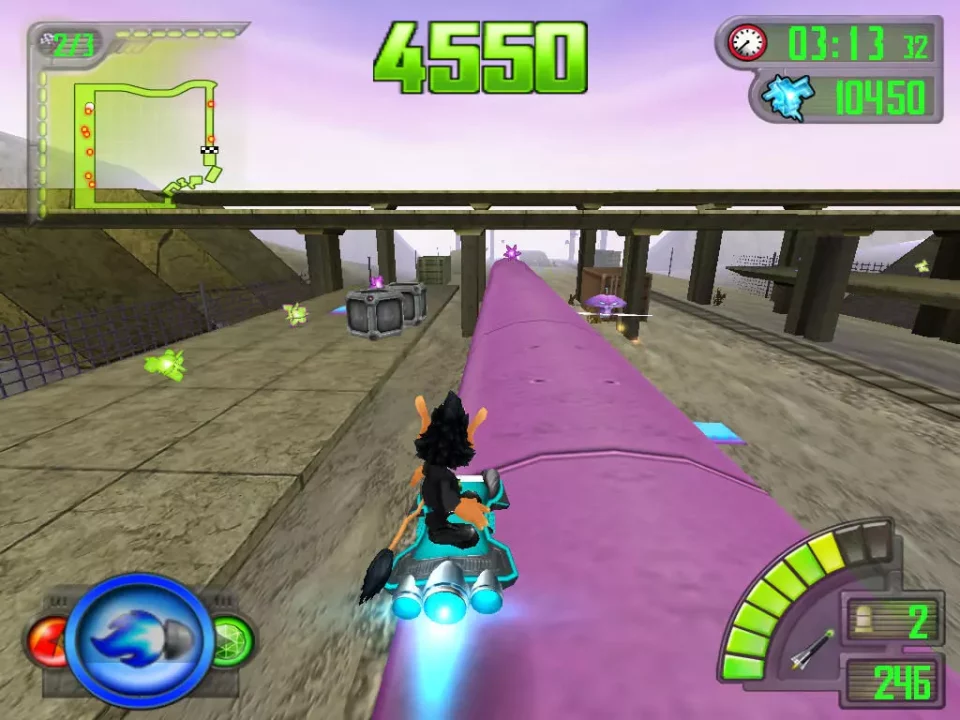Click the checkered flag on the minimap
The width and height of the screenshot is (960, 720).
pyautogui.click(x=209, y=151)
